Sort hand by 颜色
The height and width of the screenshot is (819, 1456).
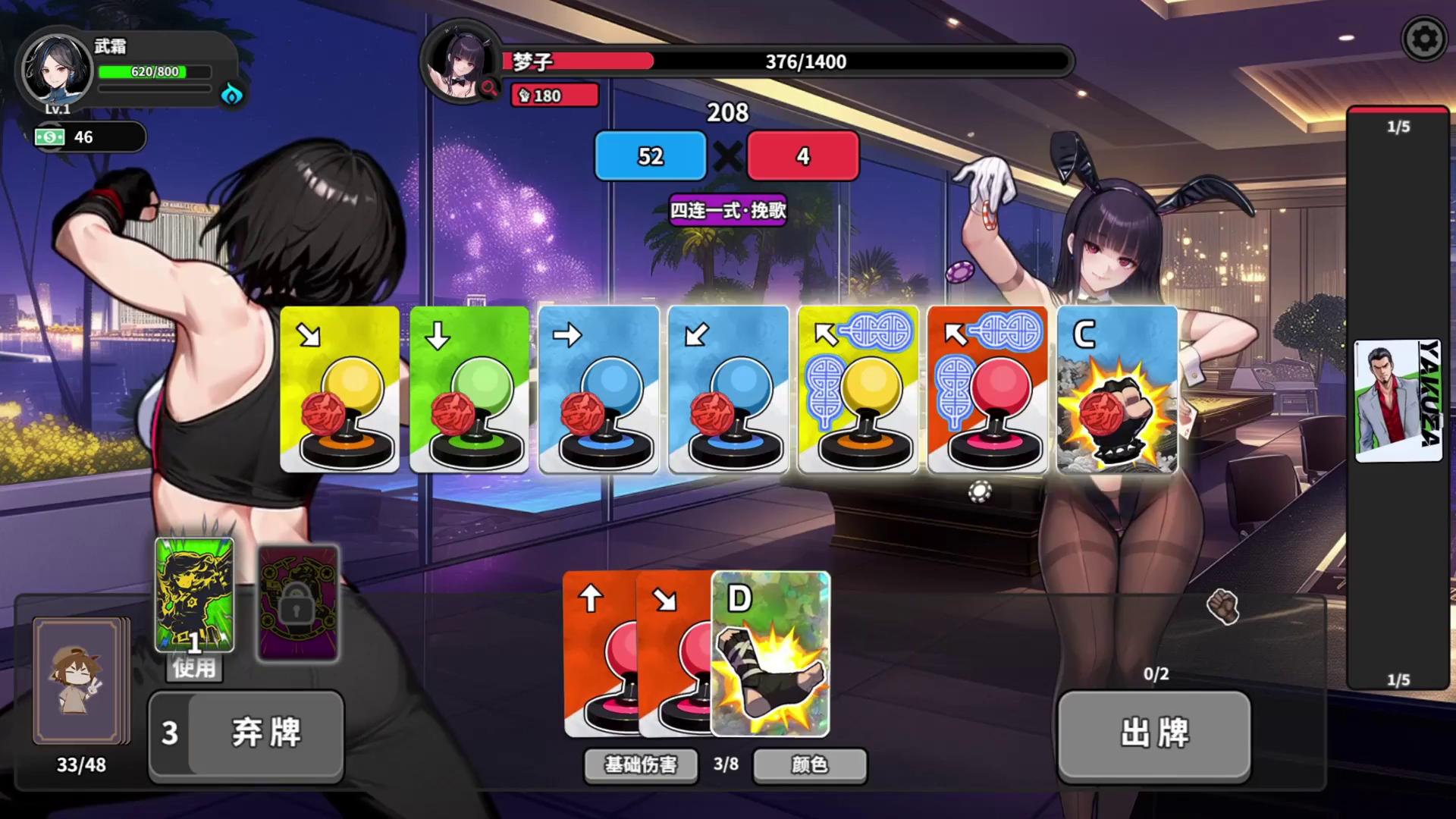click(809, 764)
